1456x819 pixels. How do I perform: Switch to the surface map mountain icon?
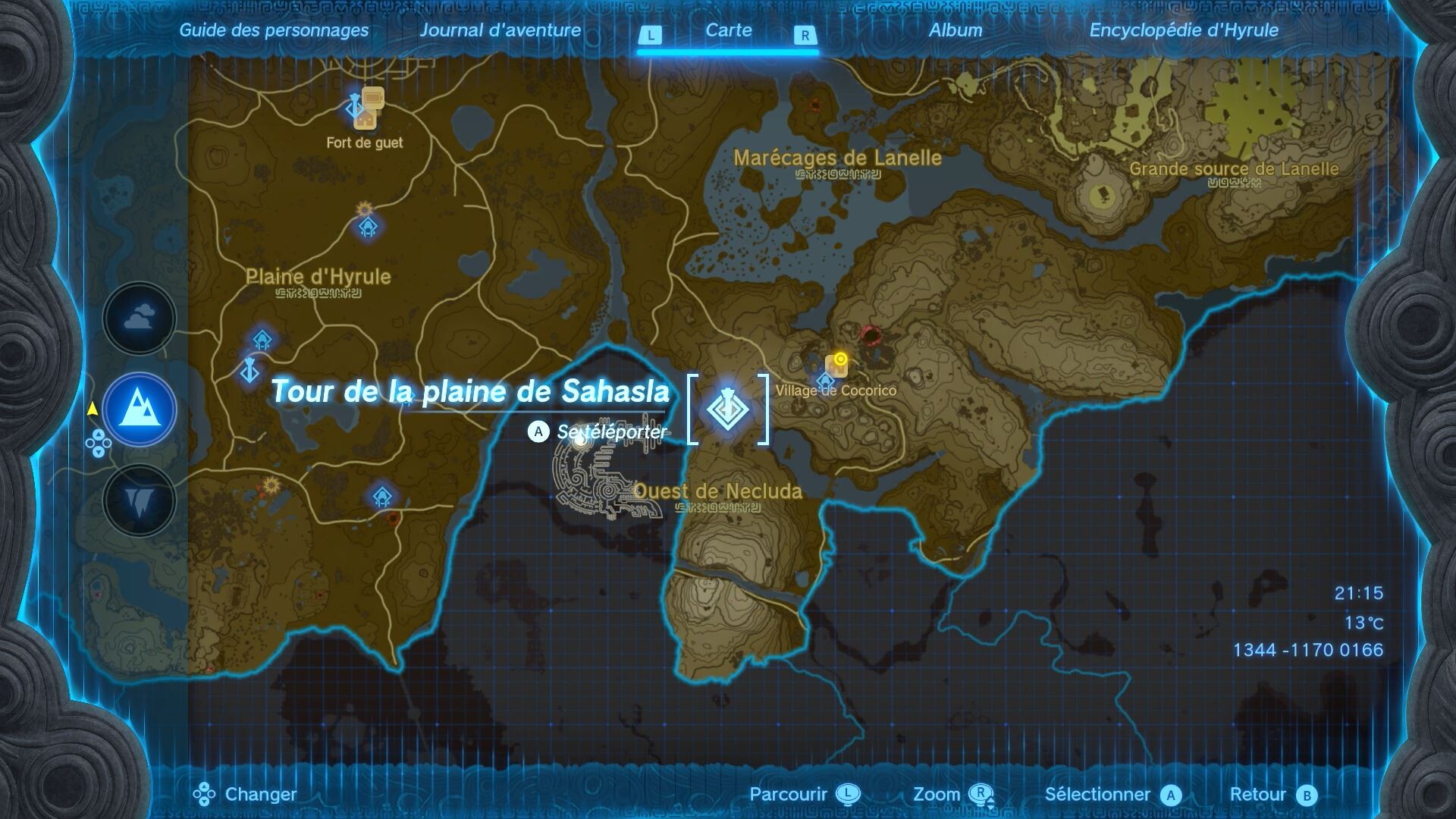[139, 408]
